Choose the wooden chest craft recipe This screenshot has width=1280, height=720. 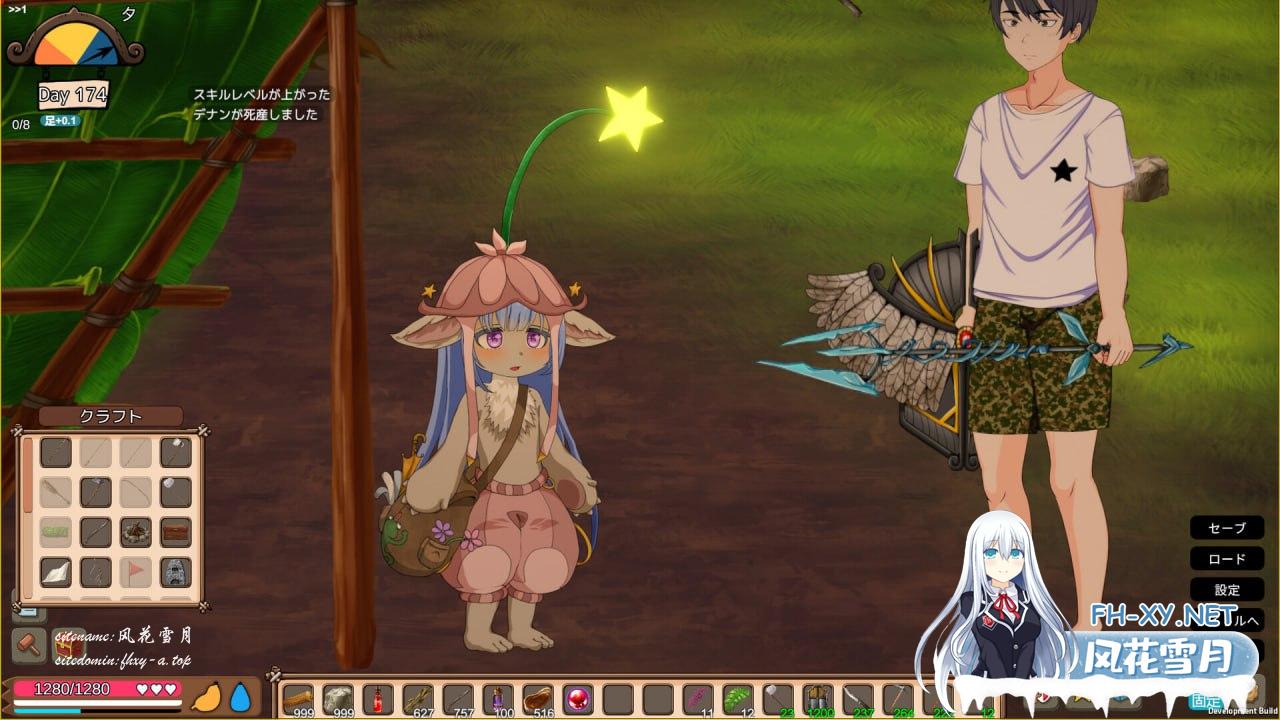click(x=176, y=532)
